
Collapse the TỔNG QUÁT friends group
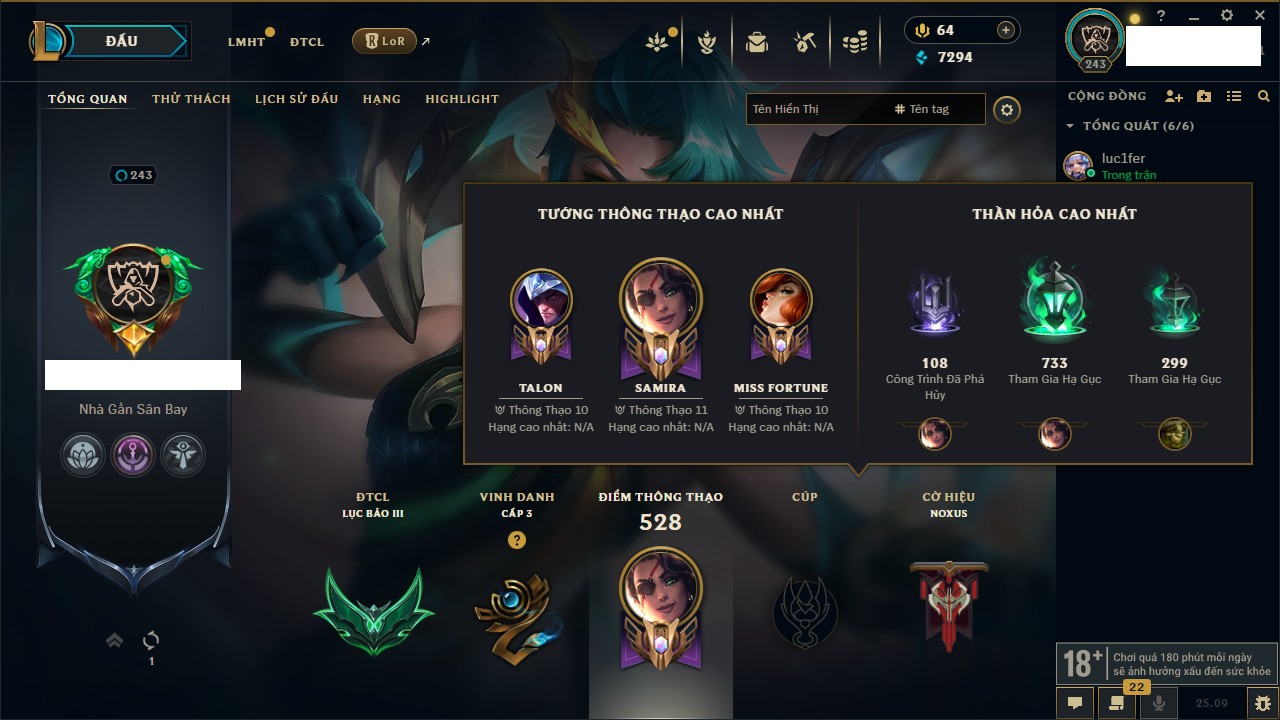tap(1070, 126)
